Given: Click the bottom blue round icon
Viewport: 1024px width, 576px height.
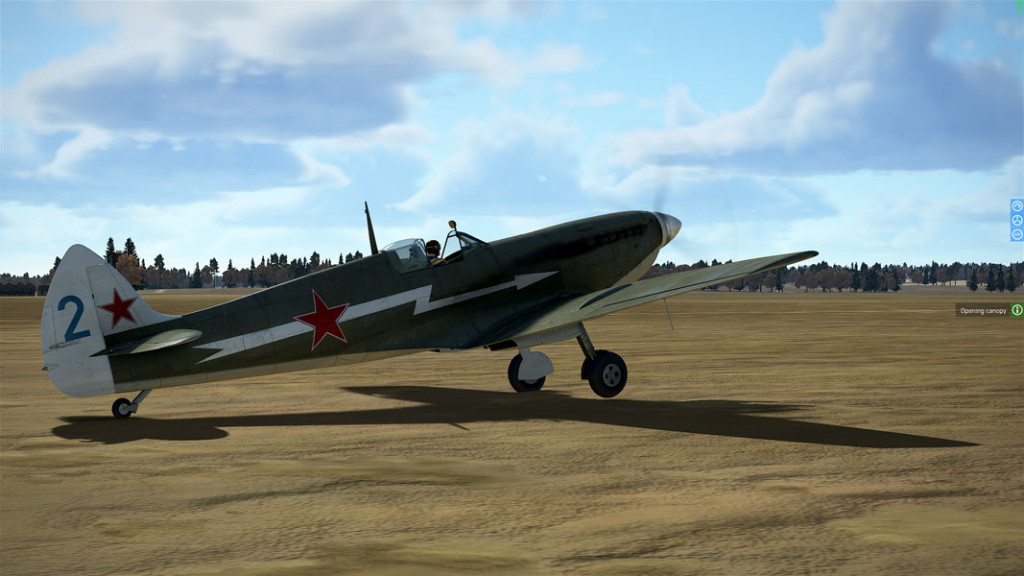Looking at the screenshot, I should click(x=1017, y=234).
